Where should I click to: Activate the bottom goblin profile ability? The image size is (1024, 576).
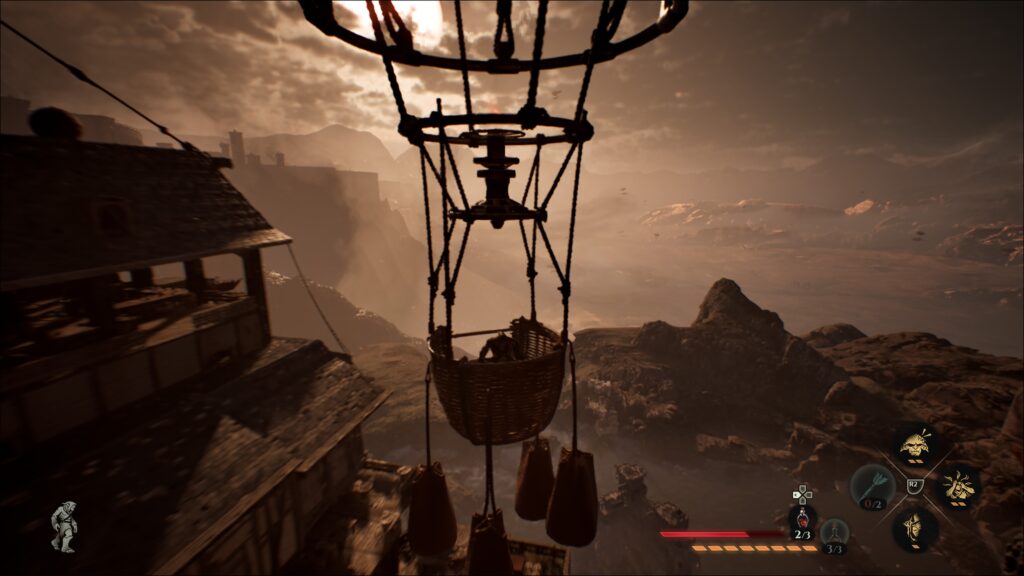coord(913,528)
